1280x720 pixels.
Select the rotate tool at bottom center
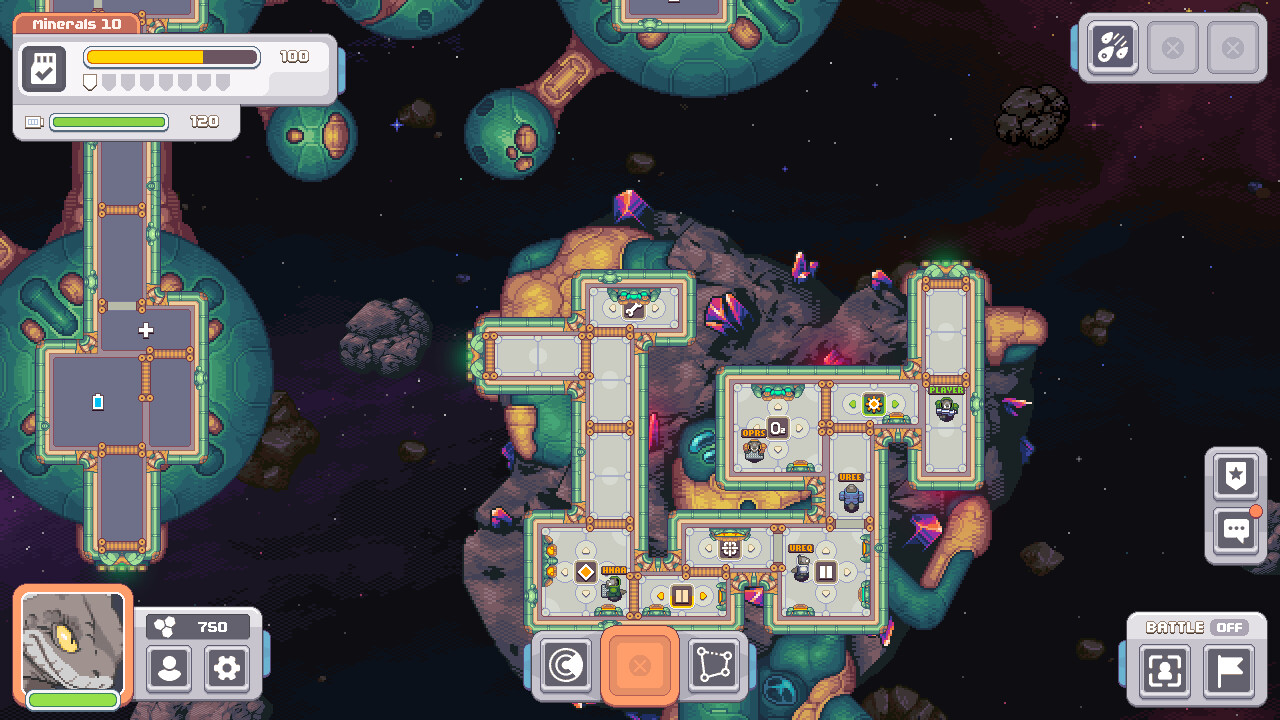point(566,666)
